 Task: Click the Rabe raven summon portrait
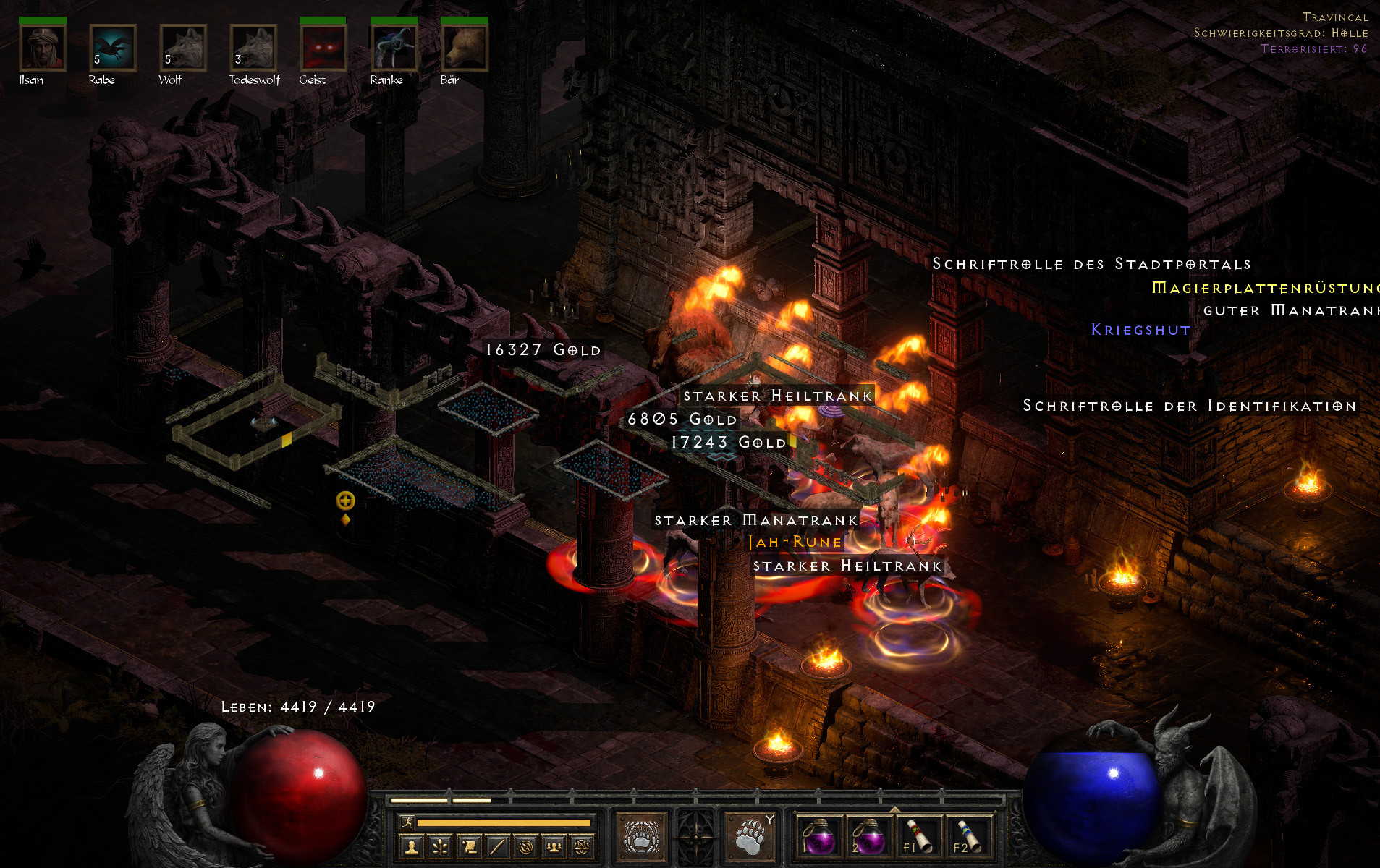[x=112, y=48]
